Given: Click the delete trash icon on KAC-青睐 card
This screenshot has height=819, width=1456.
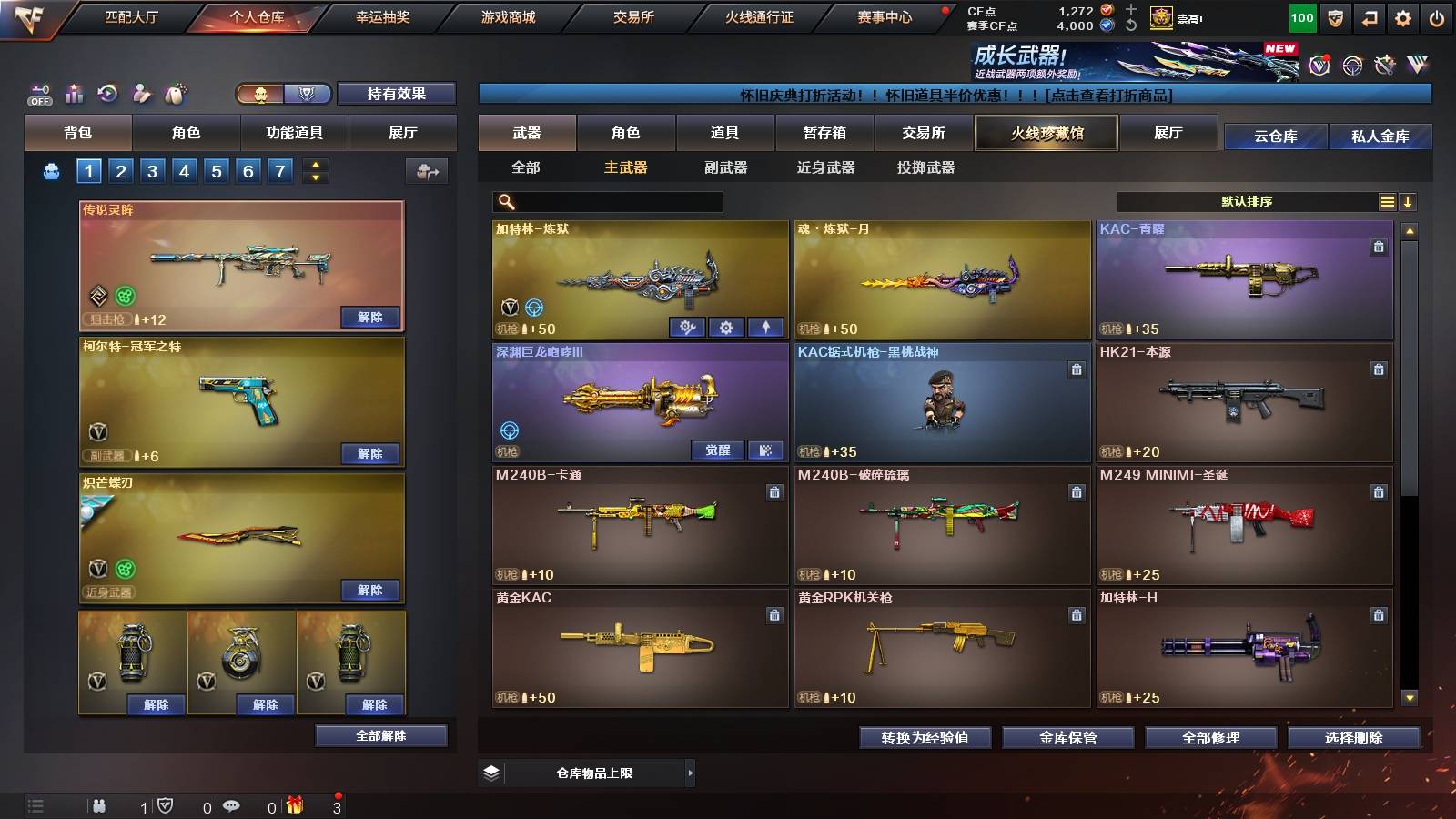Looking at the screenshot, I should click(1378, 244).
